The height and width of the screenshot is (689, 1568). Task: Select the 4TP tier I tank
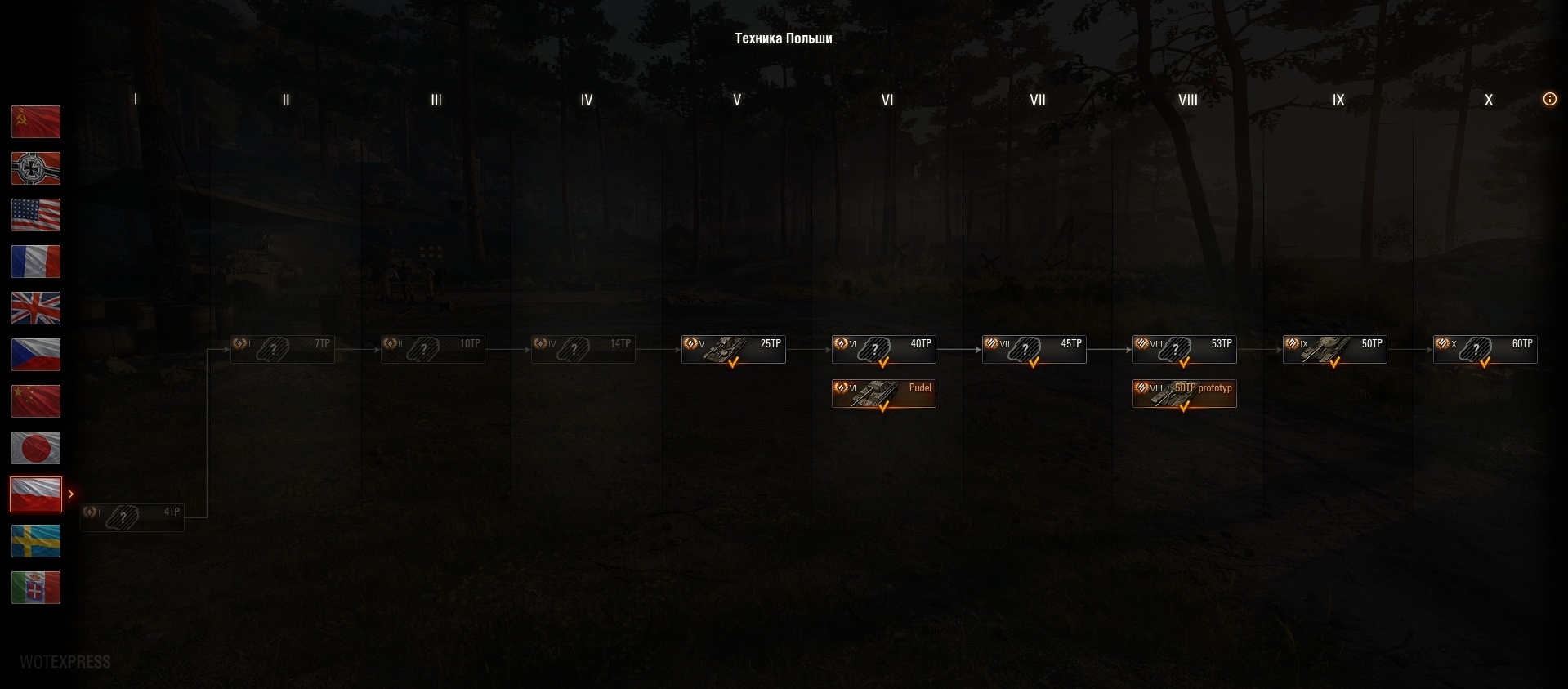(x=132, y=517)
